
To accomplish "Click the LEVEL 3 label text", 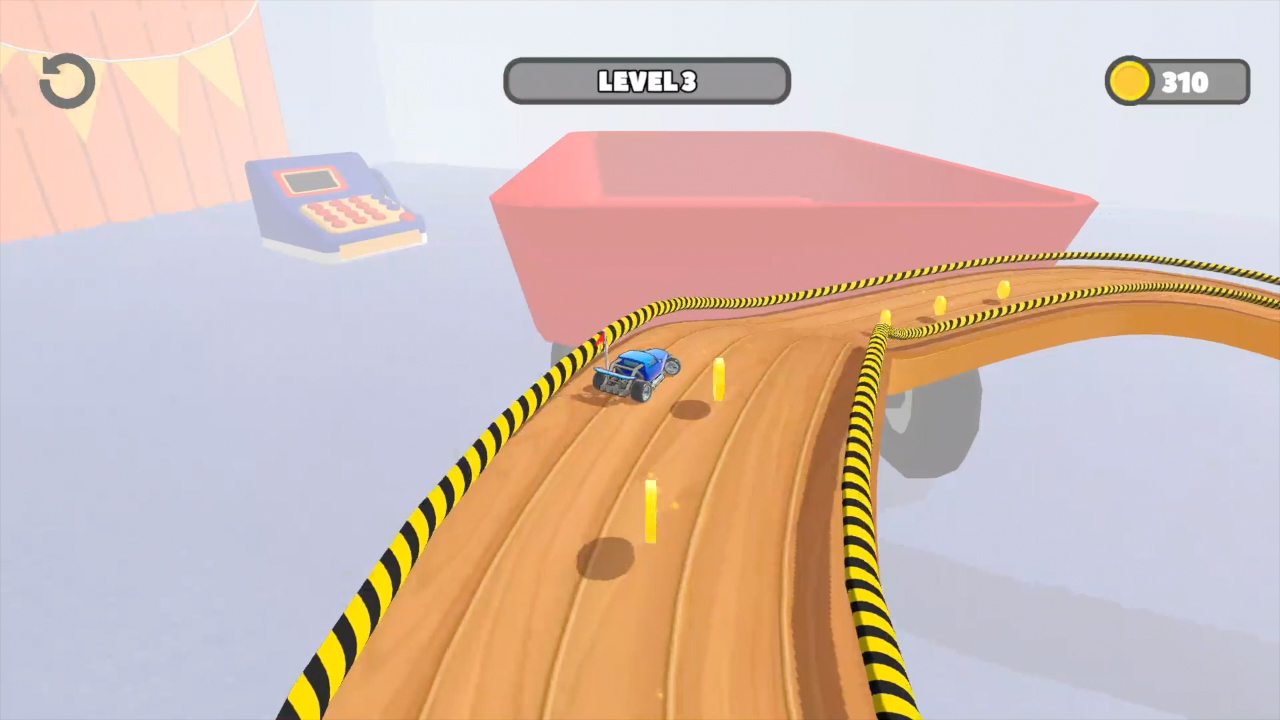I will 647,82.
